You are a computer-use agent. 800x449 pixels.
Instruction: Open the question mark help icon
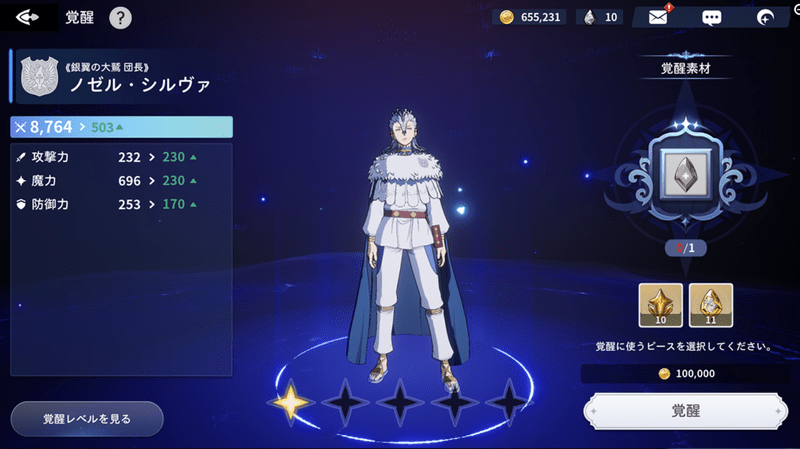pos(120,17)
